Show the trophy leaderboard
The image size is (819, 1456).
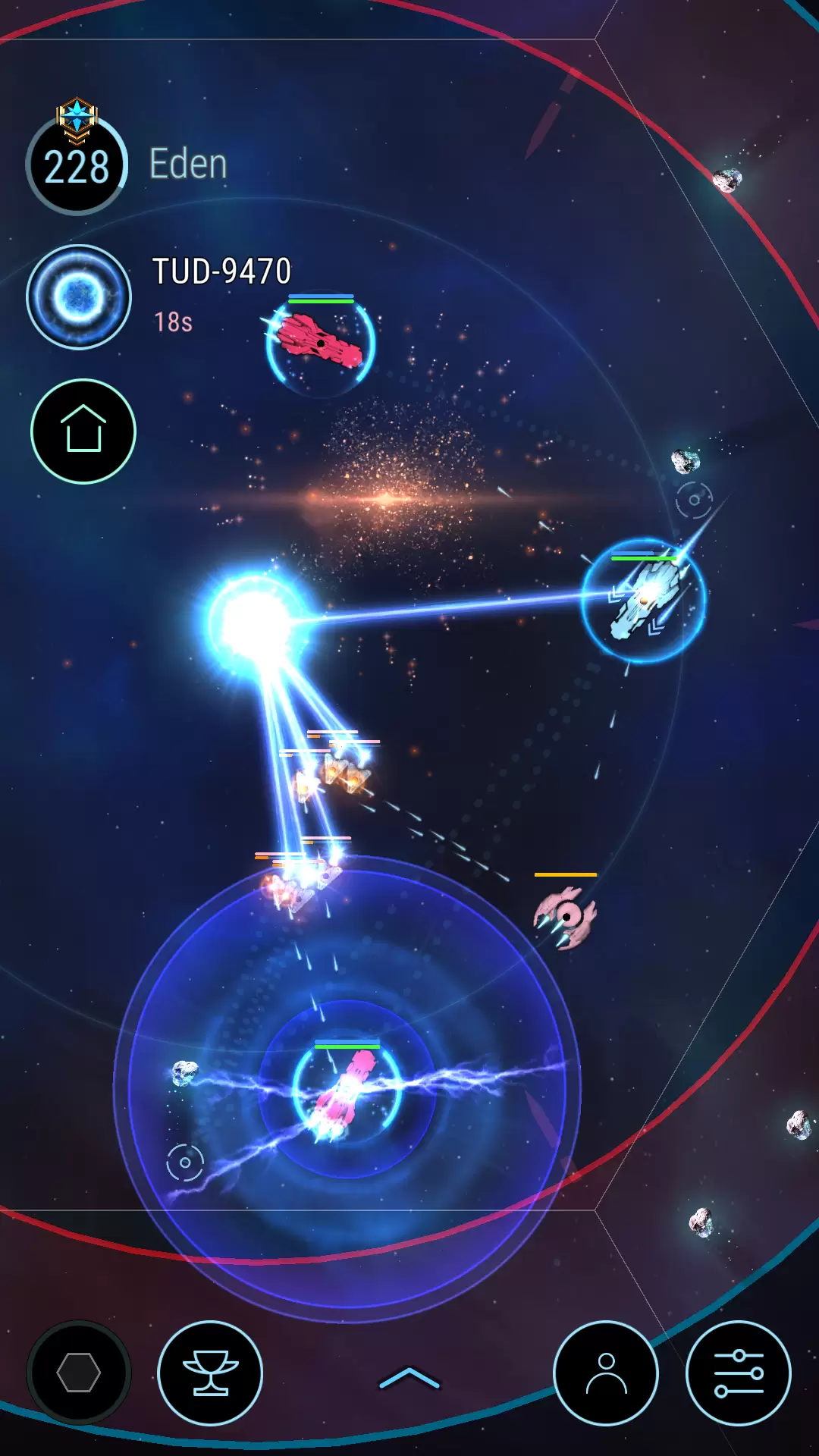click(x=210, y=1373)
